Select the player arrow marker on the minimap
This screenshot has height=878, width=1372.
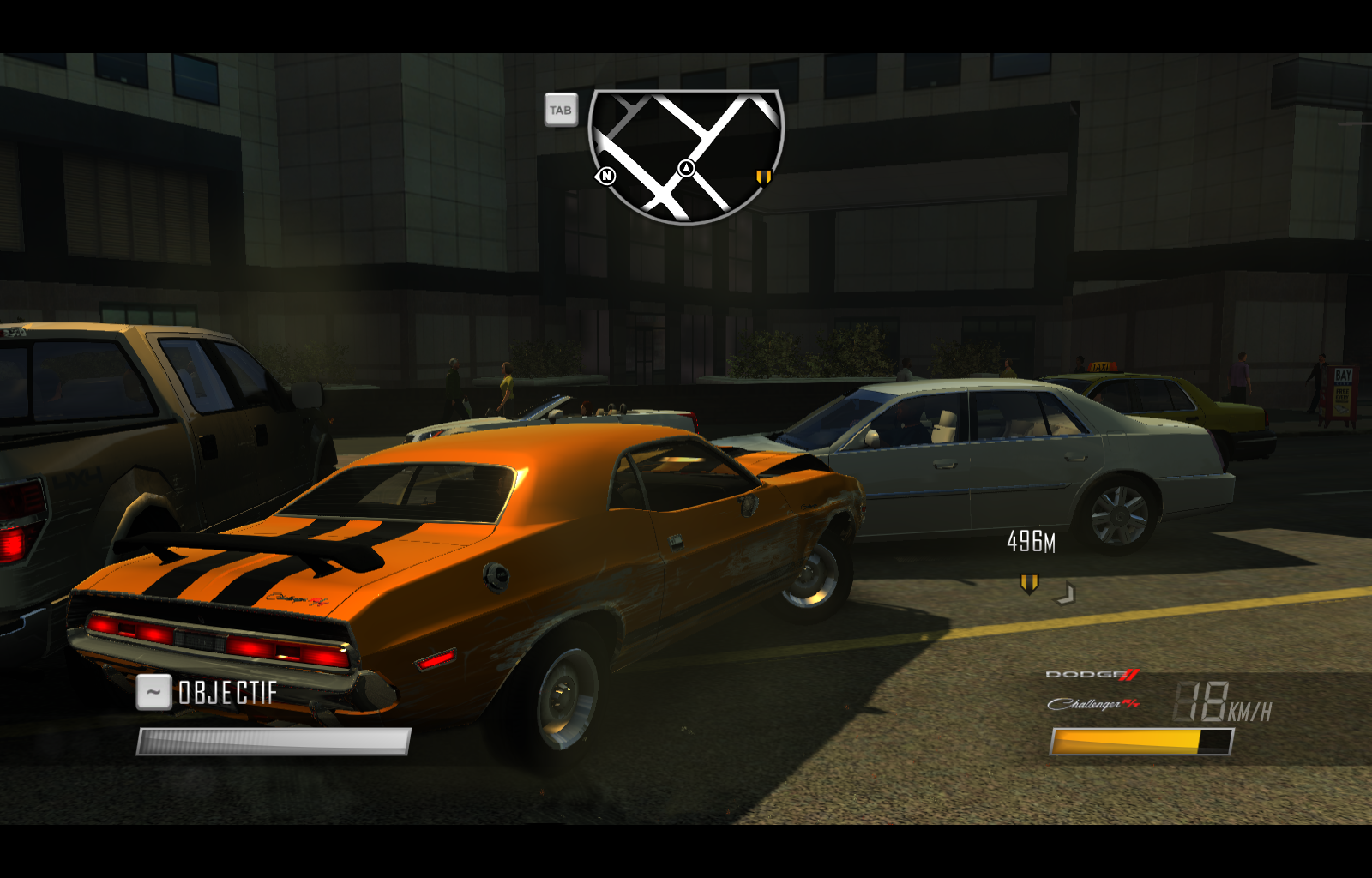tap(685, 170)
